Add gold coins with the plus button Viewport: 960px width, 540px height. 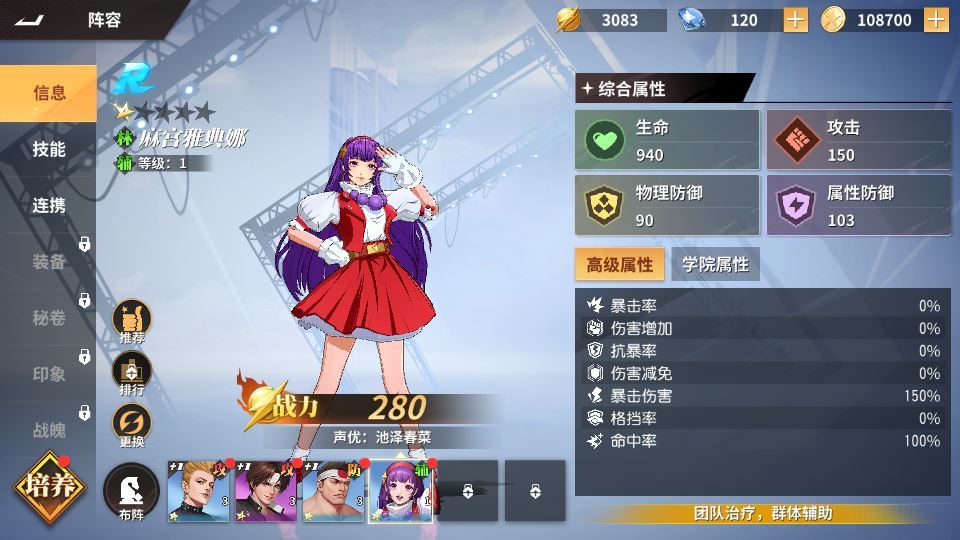point(937,20)
